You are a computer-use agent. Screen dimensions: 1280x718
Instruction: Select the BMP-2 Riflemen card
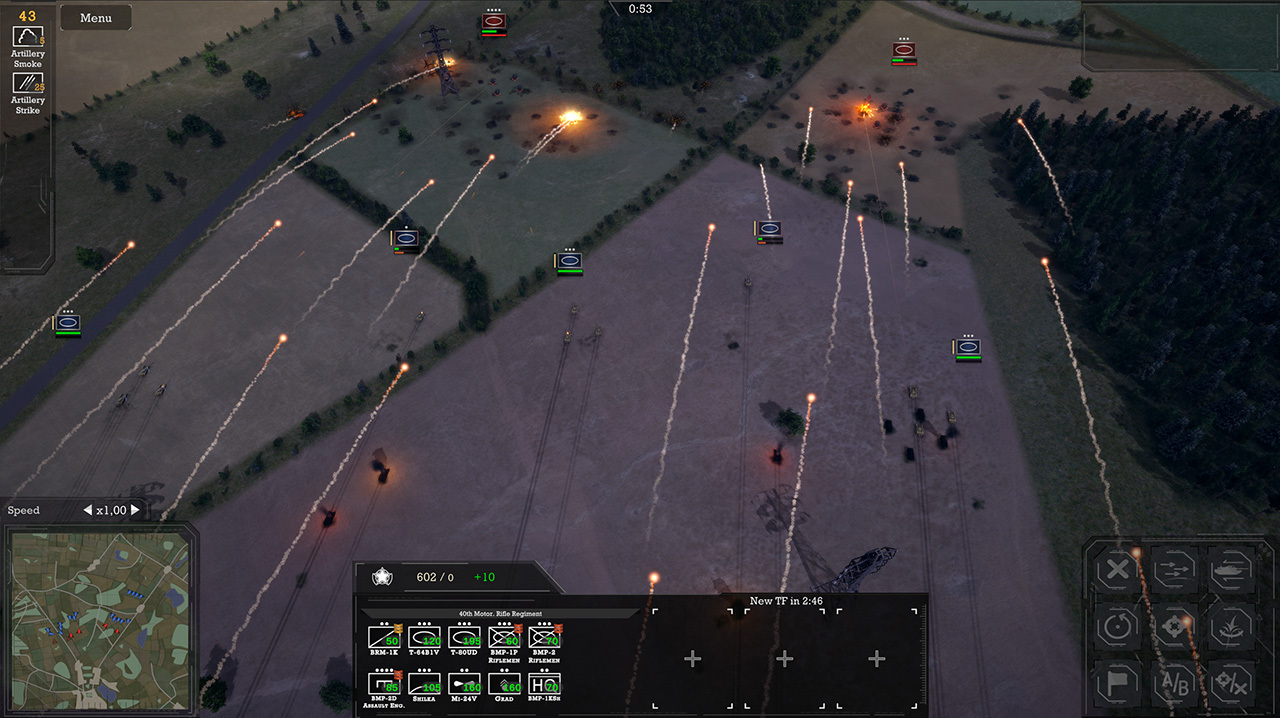click(544, 637)
